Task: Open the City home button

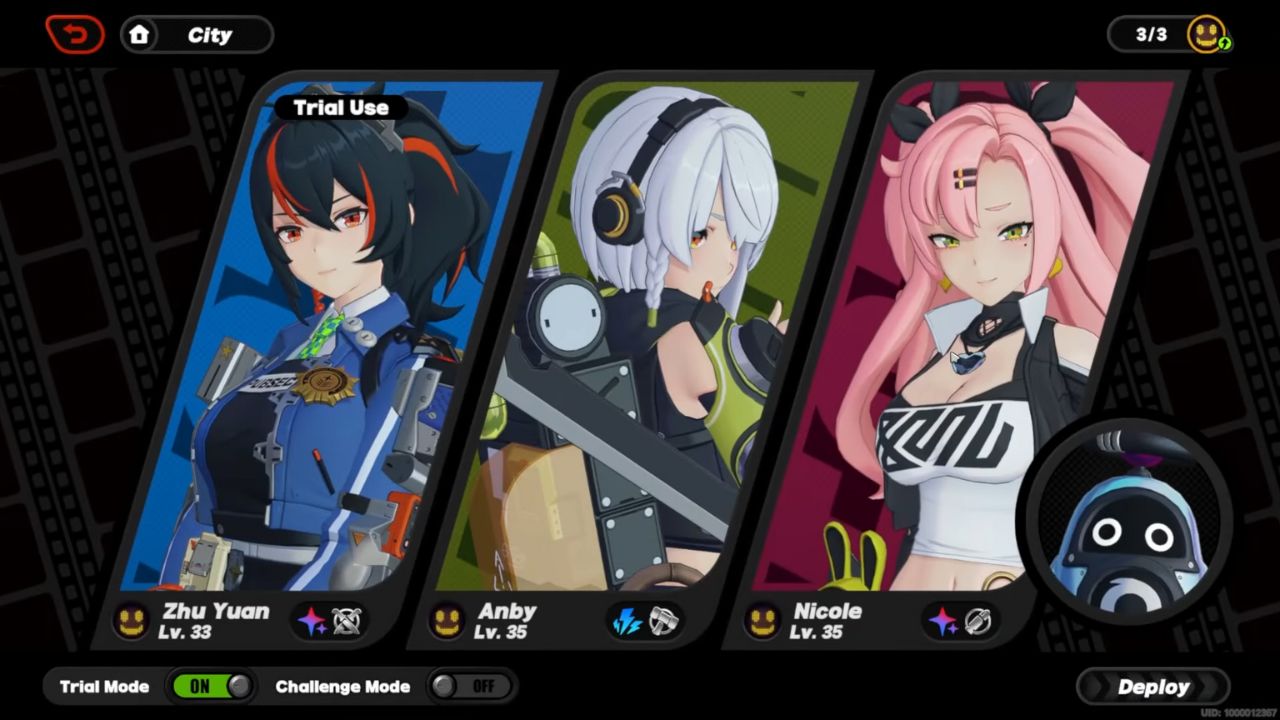Action: 197,35
